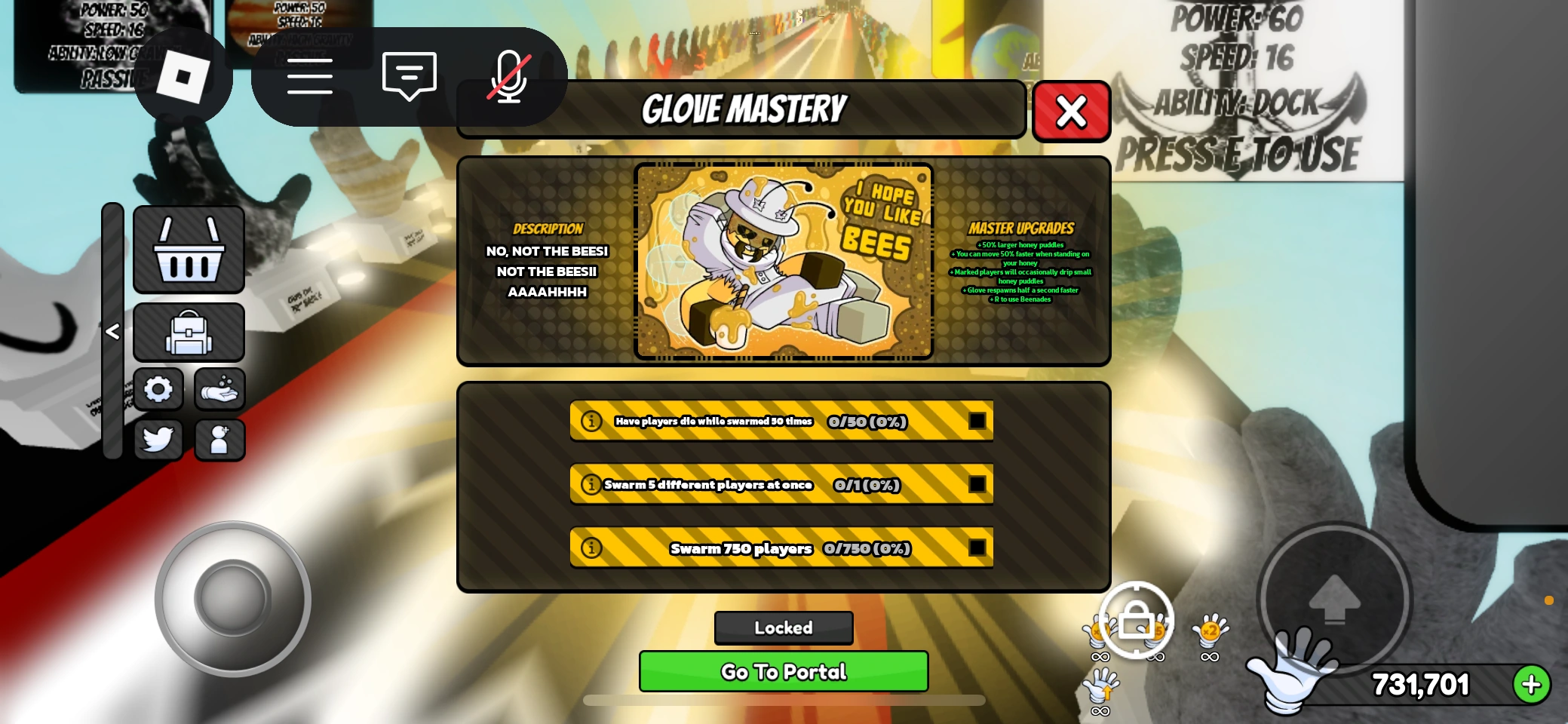The width and height of the screenshot is (1568, 724).
Task: Open the settings gear icon
Action: (x=159, y=389)
